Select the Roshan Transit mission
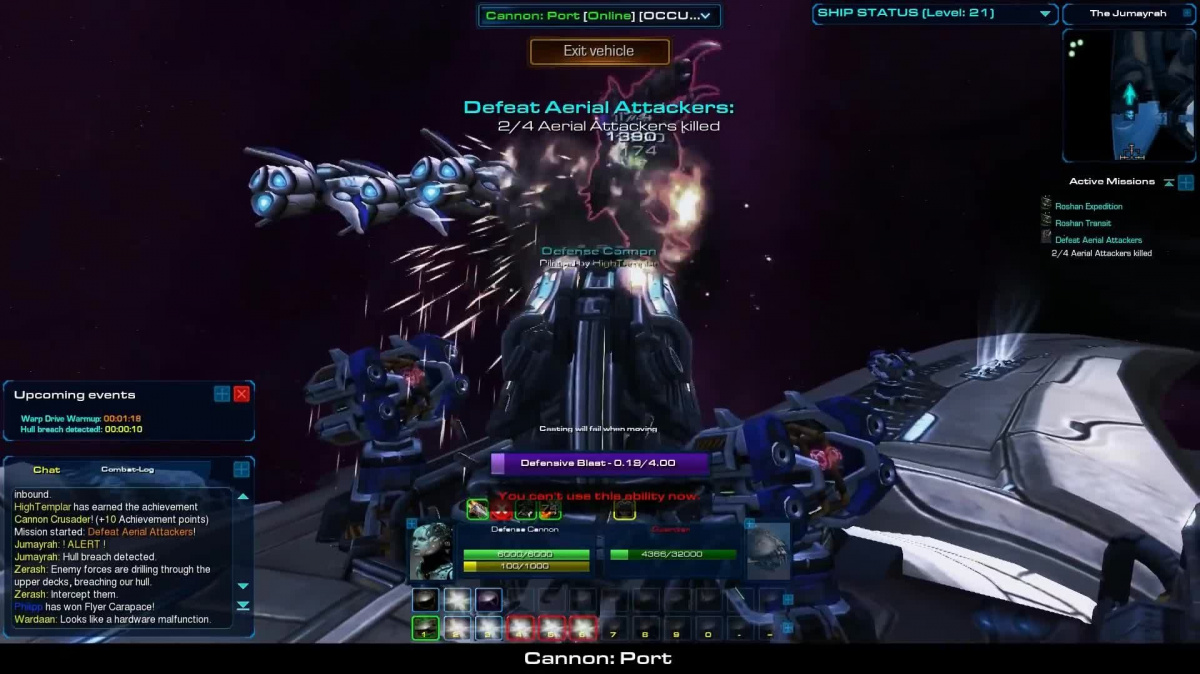1200x674 pixels. [x=1082, y=223]
